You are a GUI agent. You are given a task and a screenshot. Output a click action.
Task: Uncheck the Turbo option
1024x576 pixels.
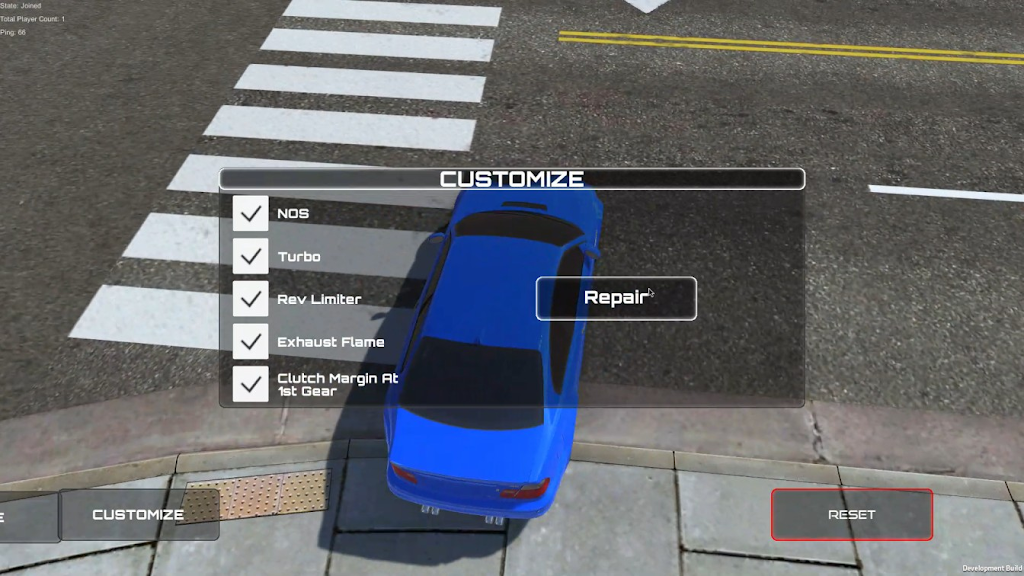pos(251,256)
